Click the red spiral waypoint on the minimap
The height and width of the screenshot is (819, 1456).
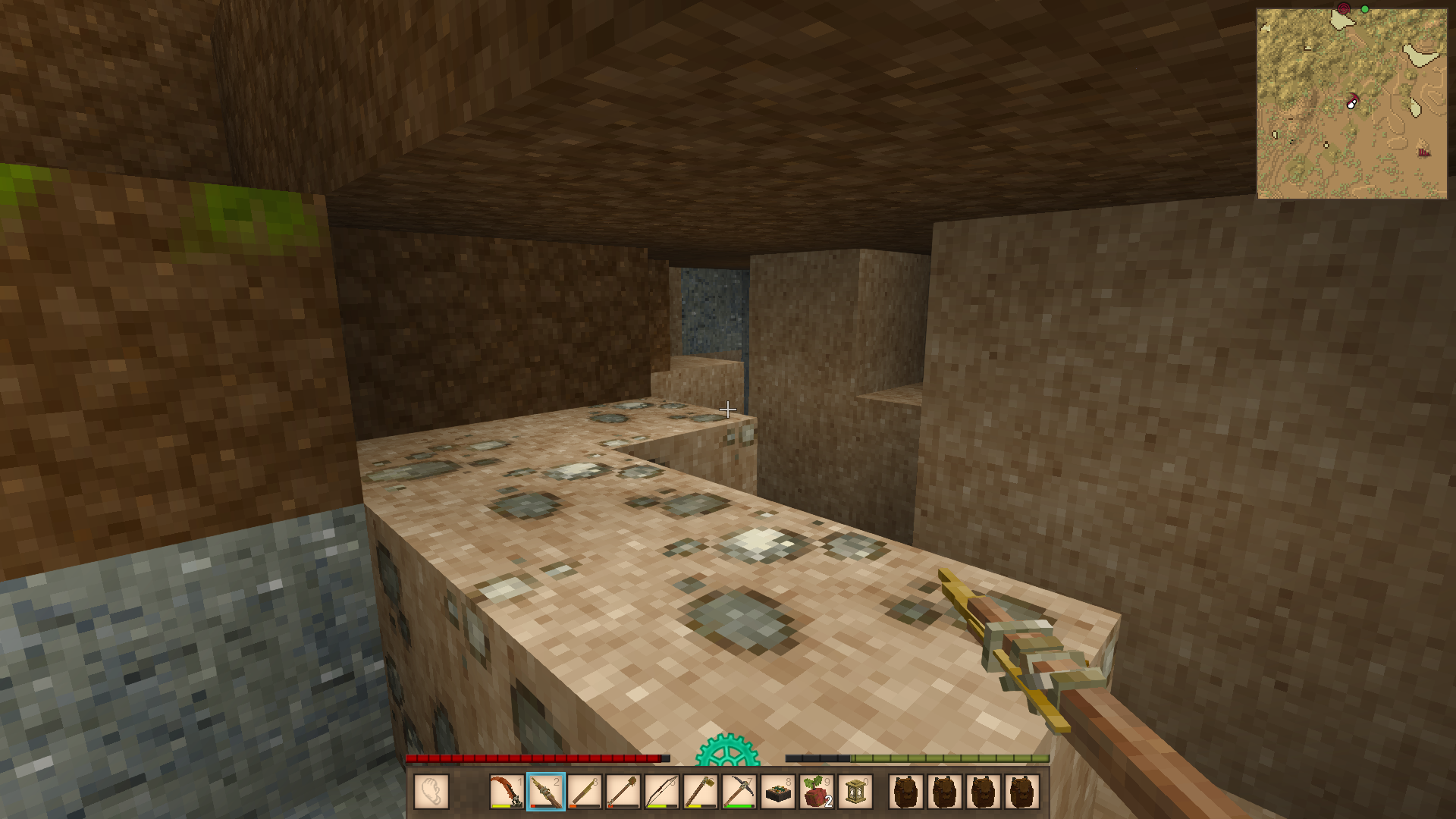click(1344, 8)
